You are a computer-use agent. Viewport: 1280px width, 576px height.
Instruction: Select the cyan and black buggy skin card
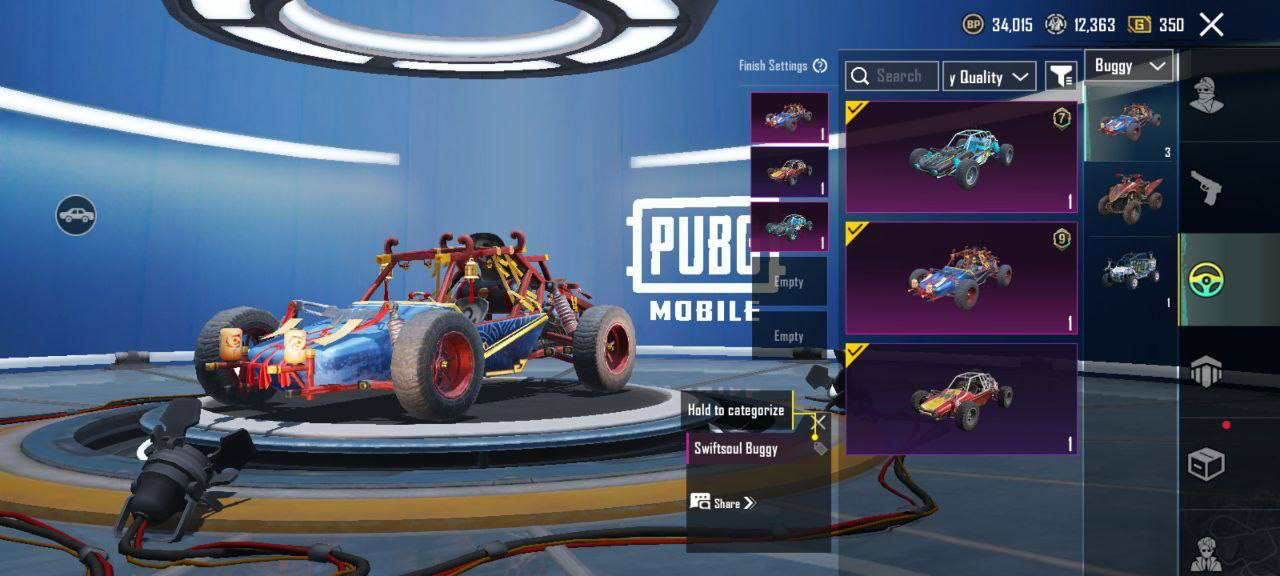961,157
